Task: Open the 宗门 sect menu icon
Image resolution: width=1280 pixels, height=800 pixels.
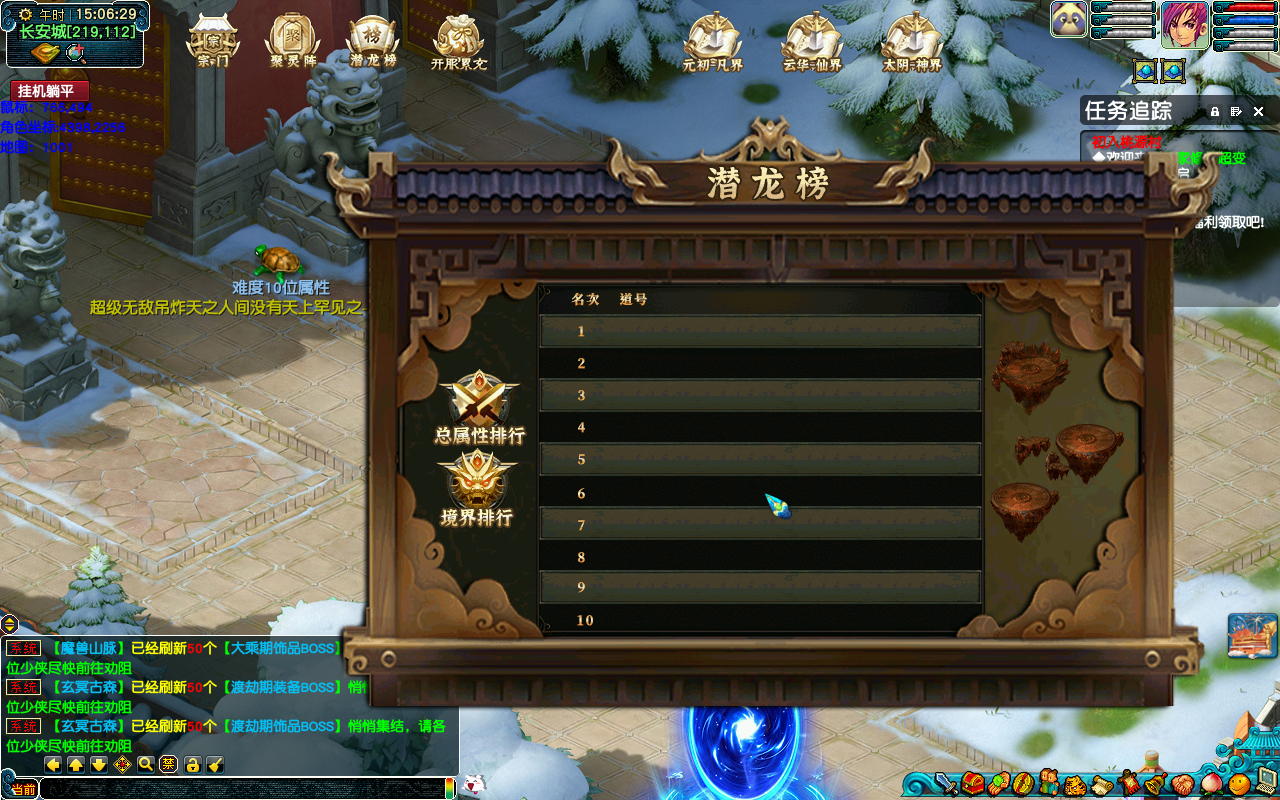Action: point(212,41)
